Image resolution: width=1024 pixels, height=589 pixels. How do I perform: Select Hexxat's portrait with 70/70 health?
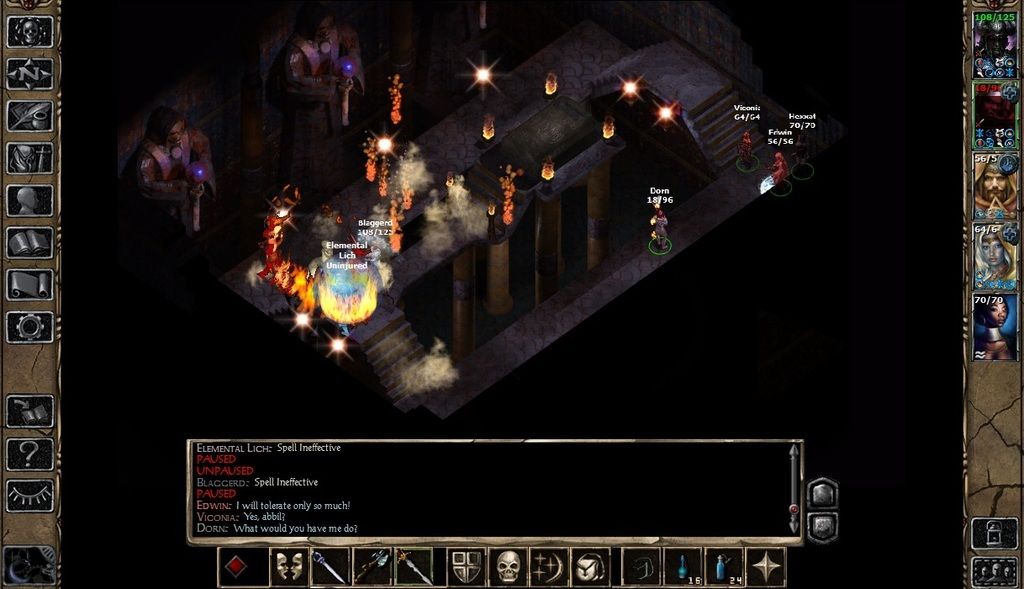click(x=995, y=326)
